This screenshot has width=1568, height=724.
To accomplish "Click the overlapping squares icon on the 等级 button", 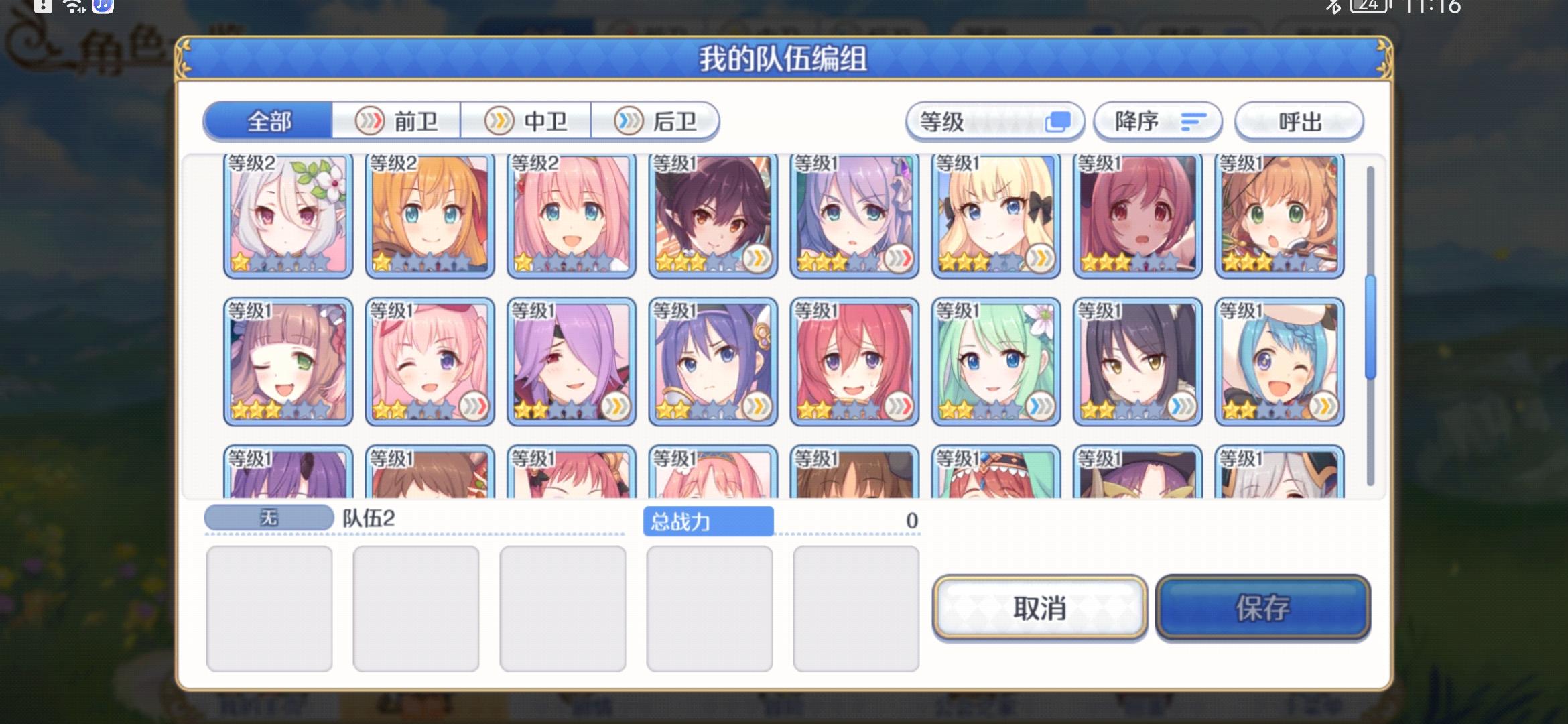I will [x=1057, y=121].
